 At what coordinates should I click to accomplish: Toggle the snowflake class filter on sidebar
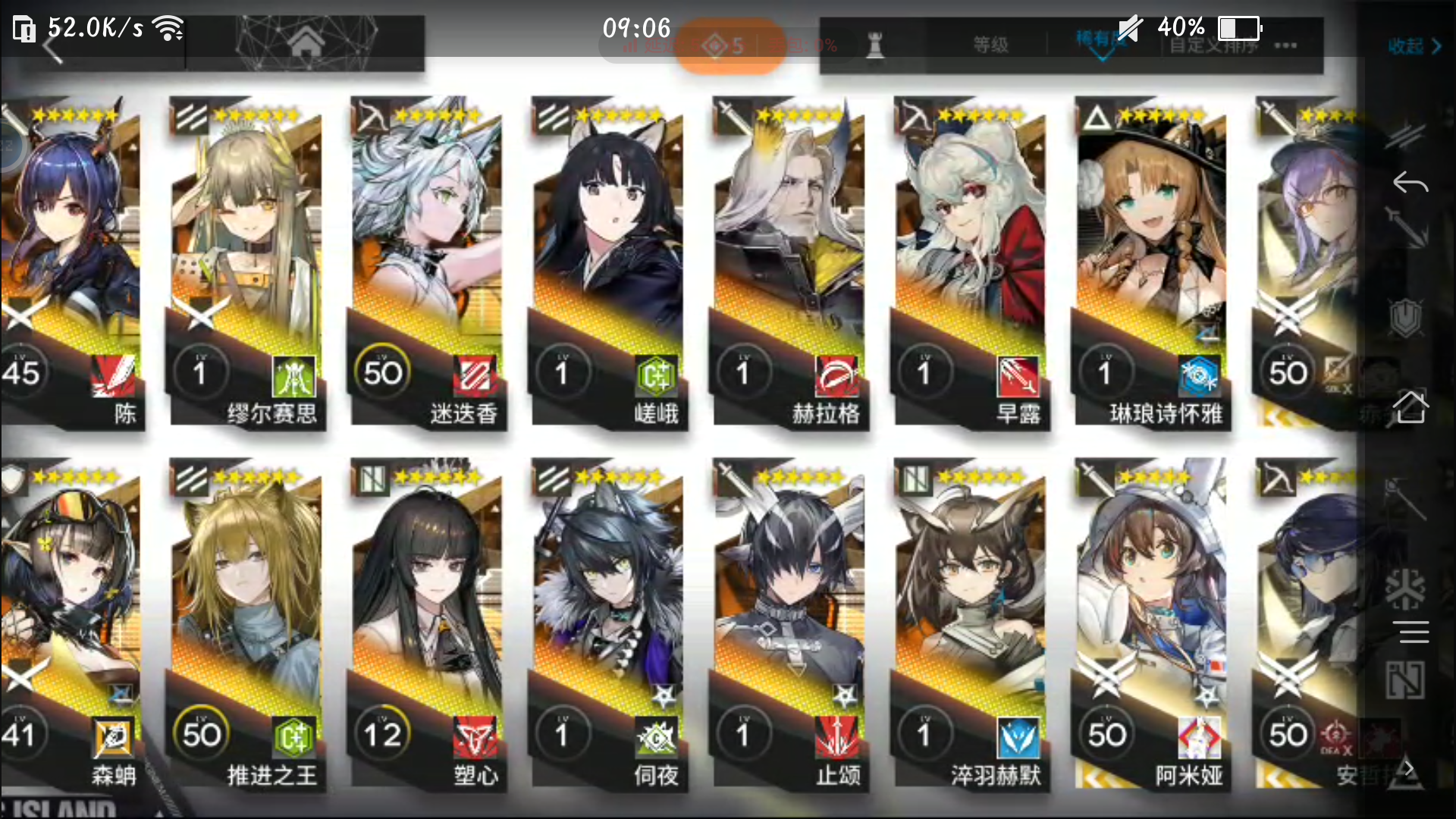pyautogui.click(x=1405, y=588)
